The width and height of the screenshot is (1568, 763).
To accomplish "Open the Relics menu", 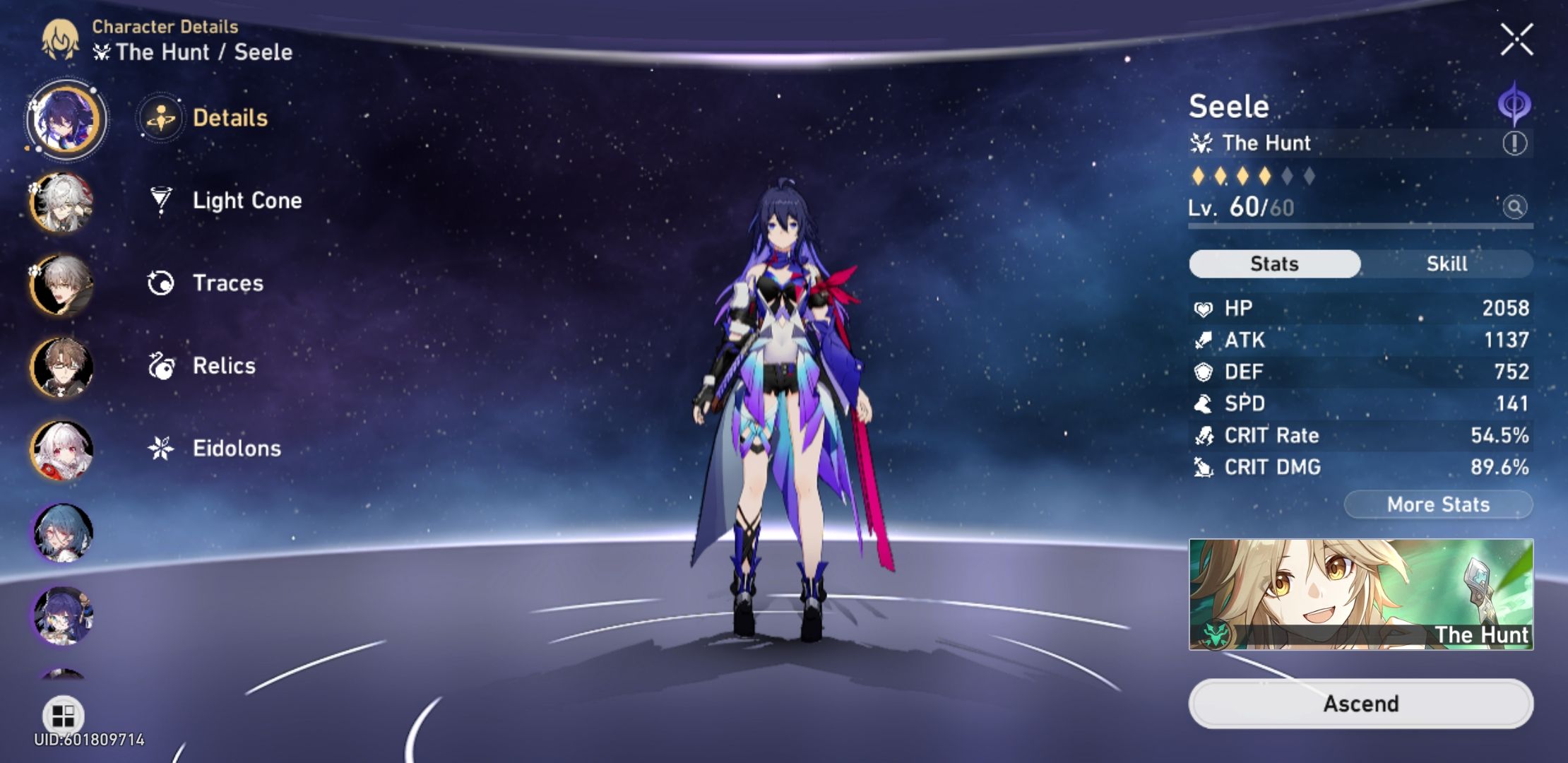I will [224, 365].
